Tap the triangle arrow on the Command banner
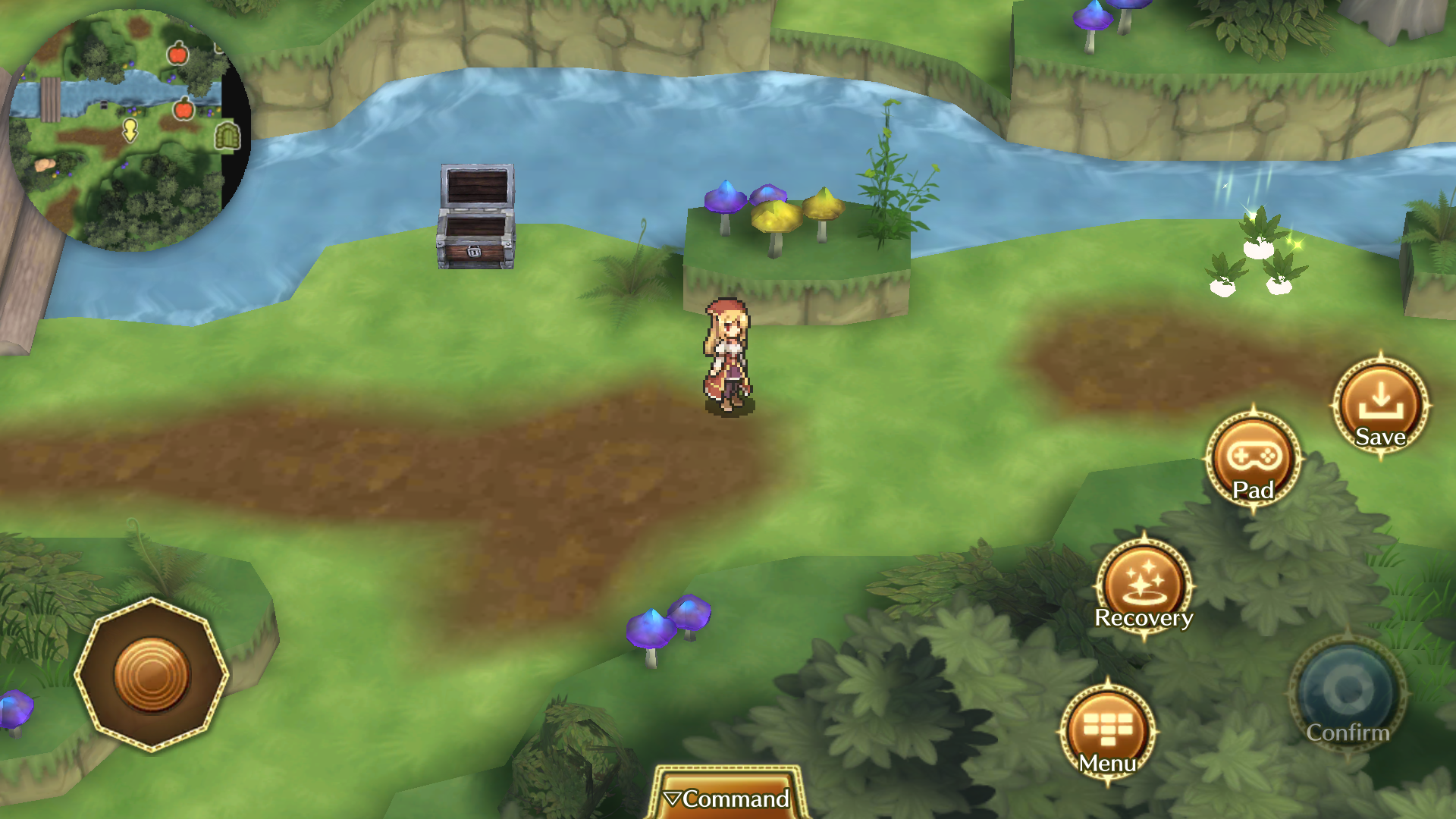 (x=674, y=799)
